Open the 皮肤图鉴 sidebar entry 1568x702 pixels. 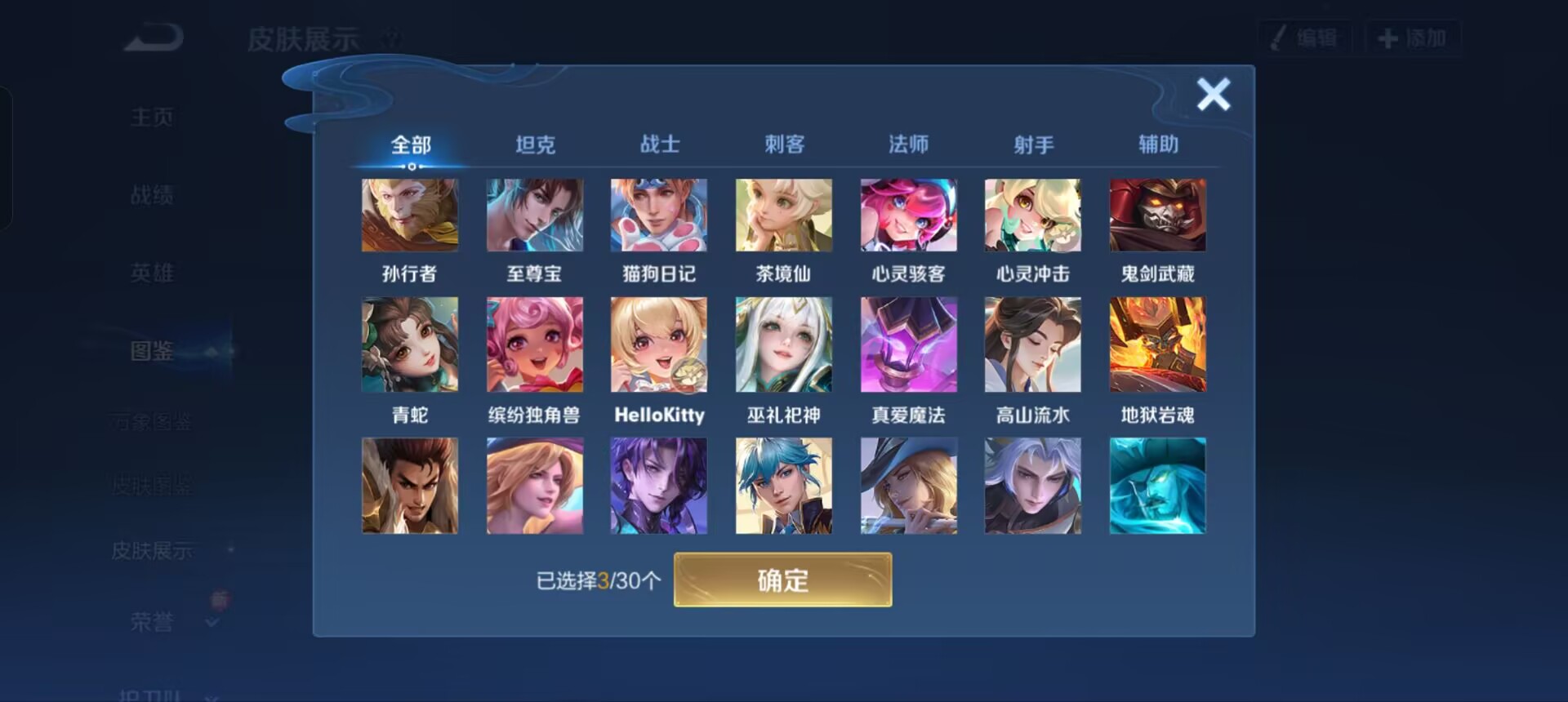click(152, 486)
